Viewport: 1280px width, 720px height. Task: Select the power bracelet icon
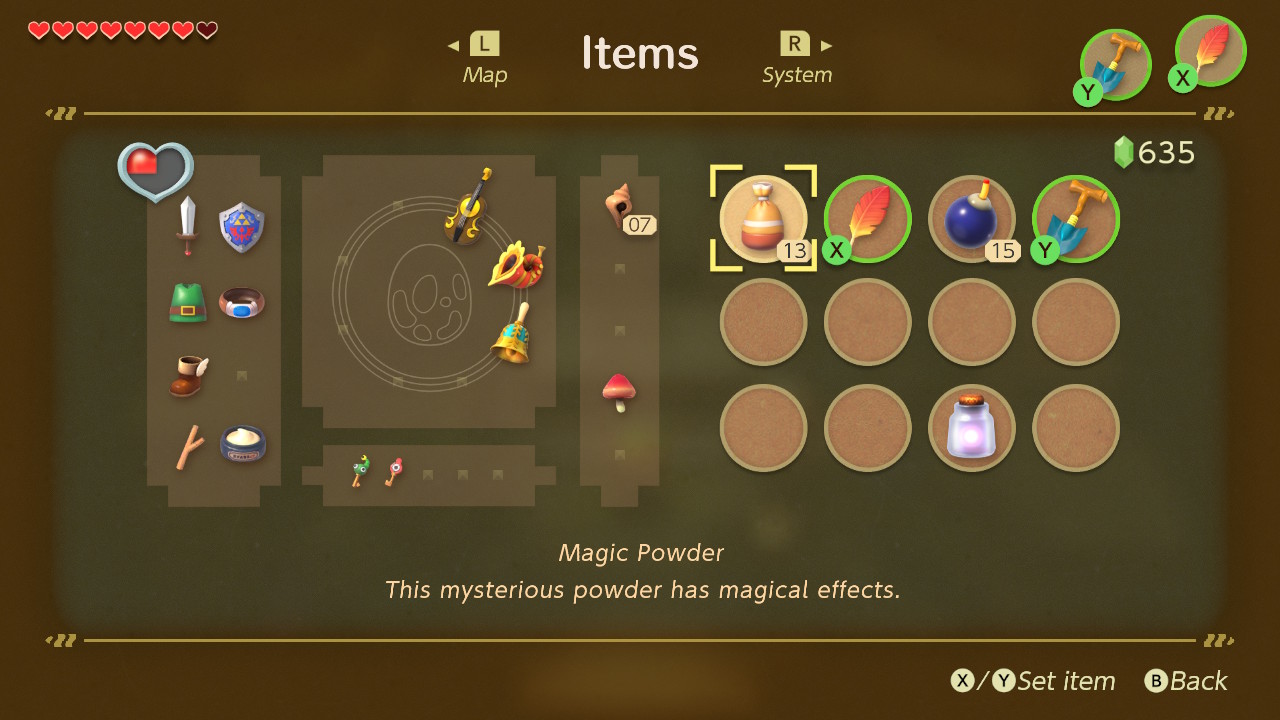tap(242, 302)
